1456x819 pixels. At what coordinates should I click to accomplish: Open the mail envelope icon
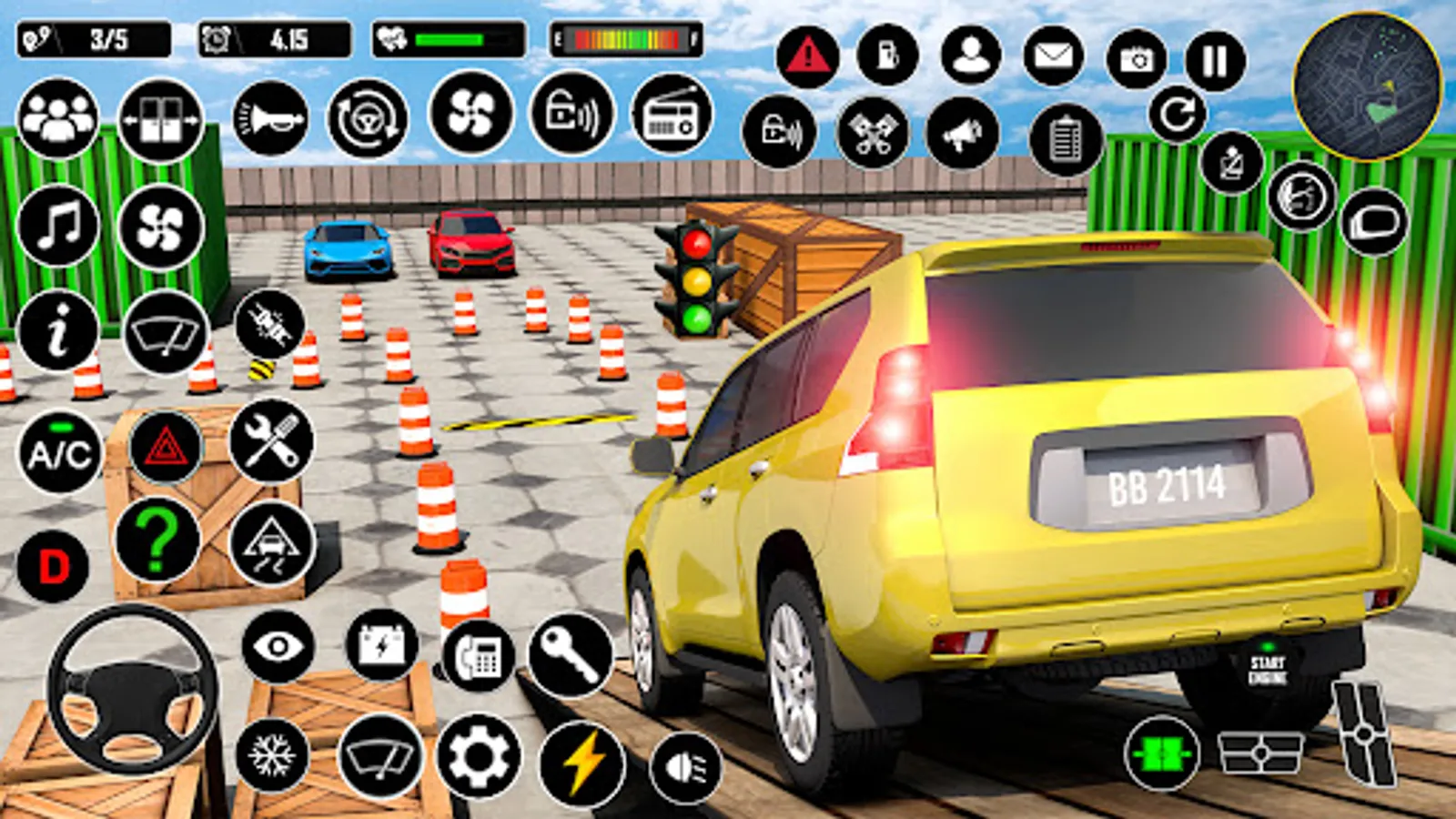1054,56
